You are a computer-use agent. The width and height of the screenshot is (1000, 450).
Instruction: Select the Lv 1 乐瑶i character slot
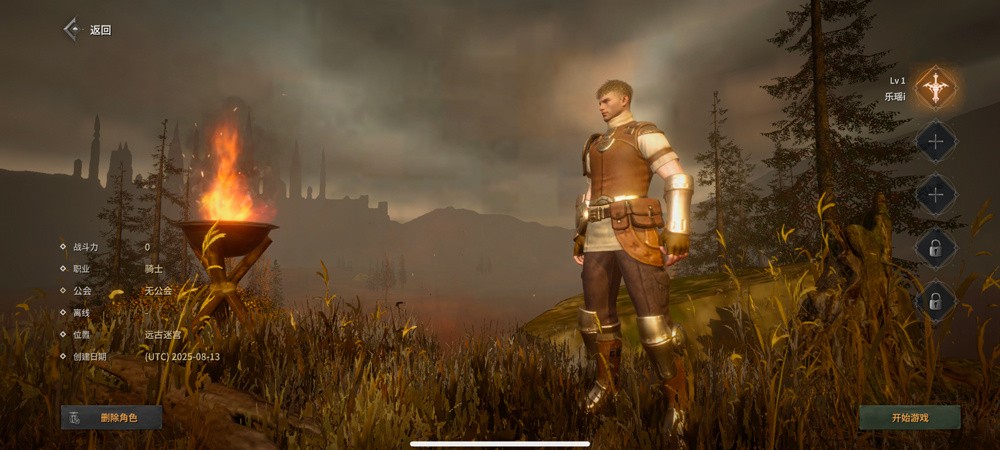coord(936,88)
